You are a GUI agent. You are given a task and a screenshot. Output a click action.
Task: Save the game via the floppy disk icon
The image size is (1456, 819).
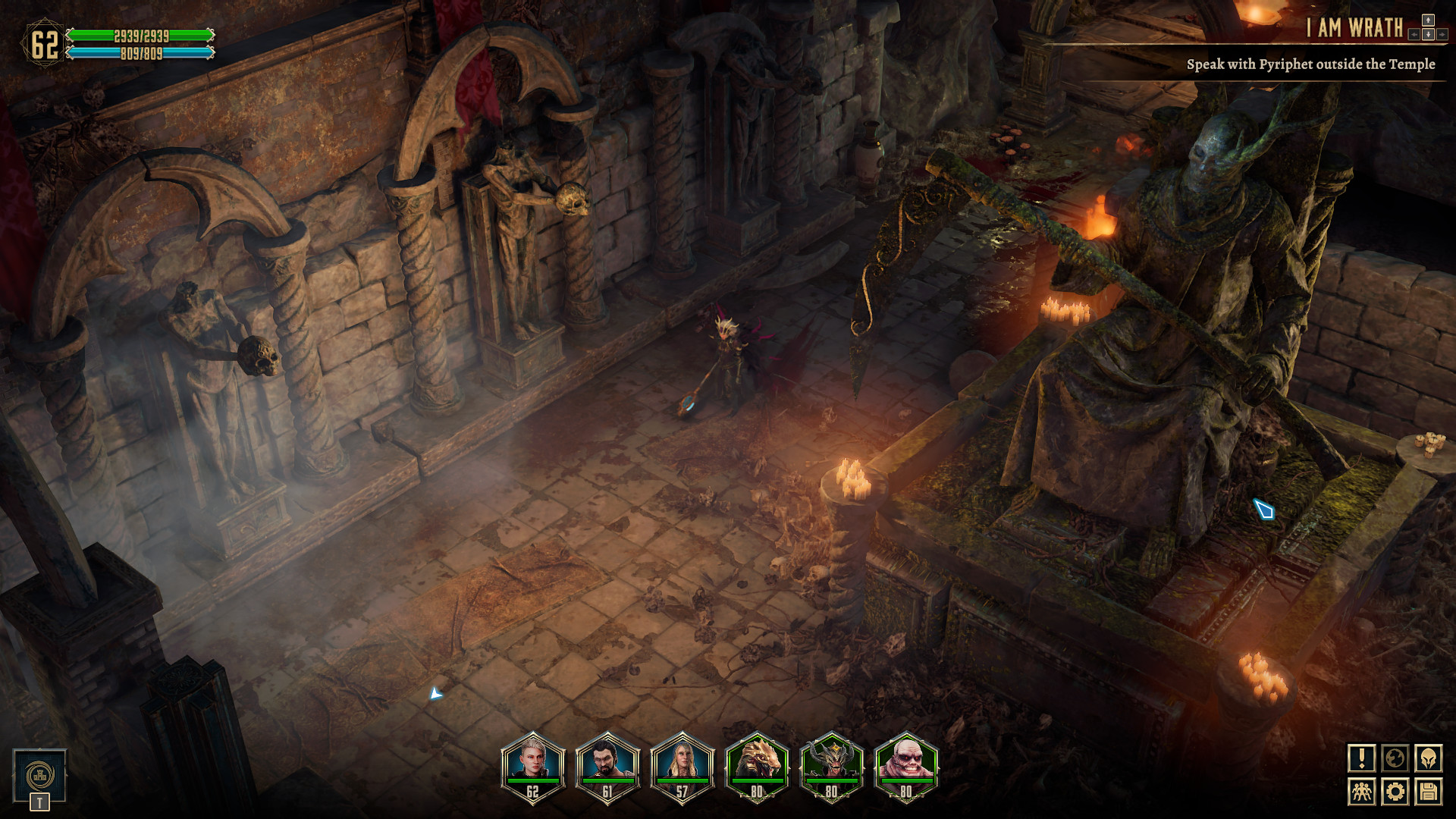click(x=1429, y=792)
